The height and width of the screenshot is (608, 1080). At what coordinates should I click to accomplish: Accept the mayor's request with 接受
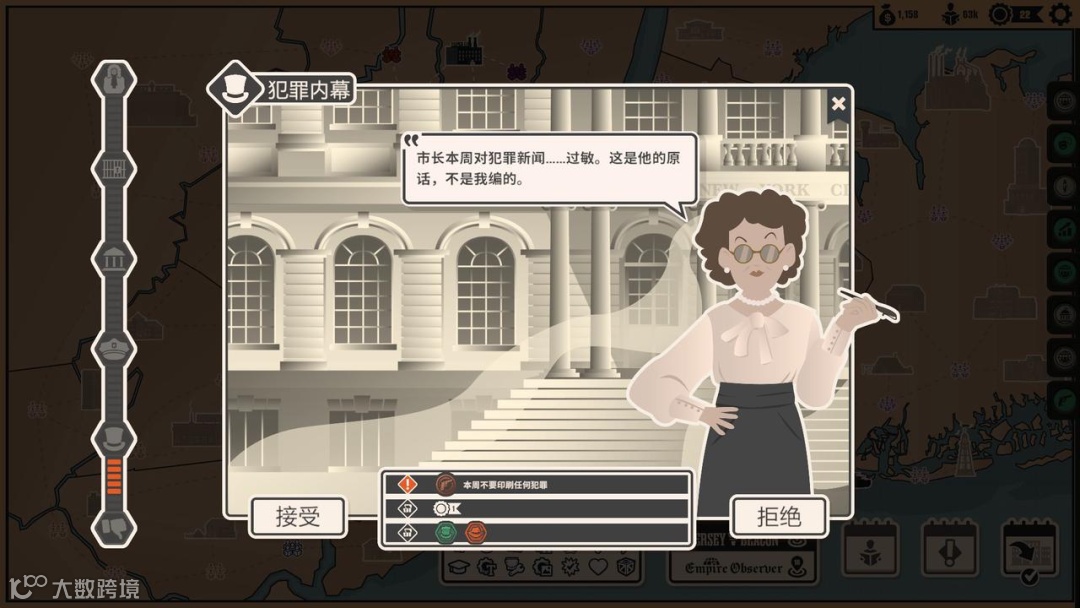(297, 517)
